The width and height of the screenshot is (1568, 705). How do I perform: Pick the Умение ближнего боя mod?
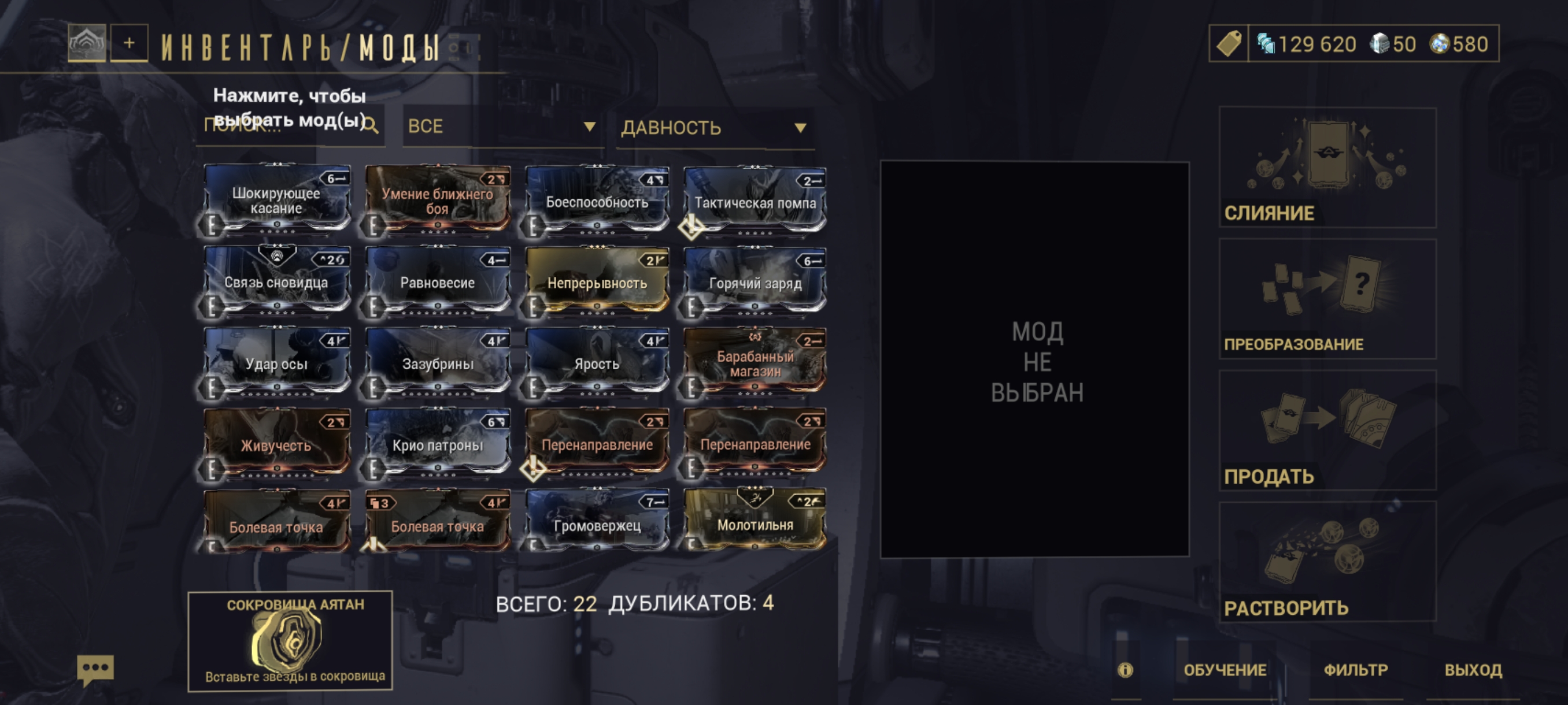(x=438, y=200)
